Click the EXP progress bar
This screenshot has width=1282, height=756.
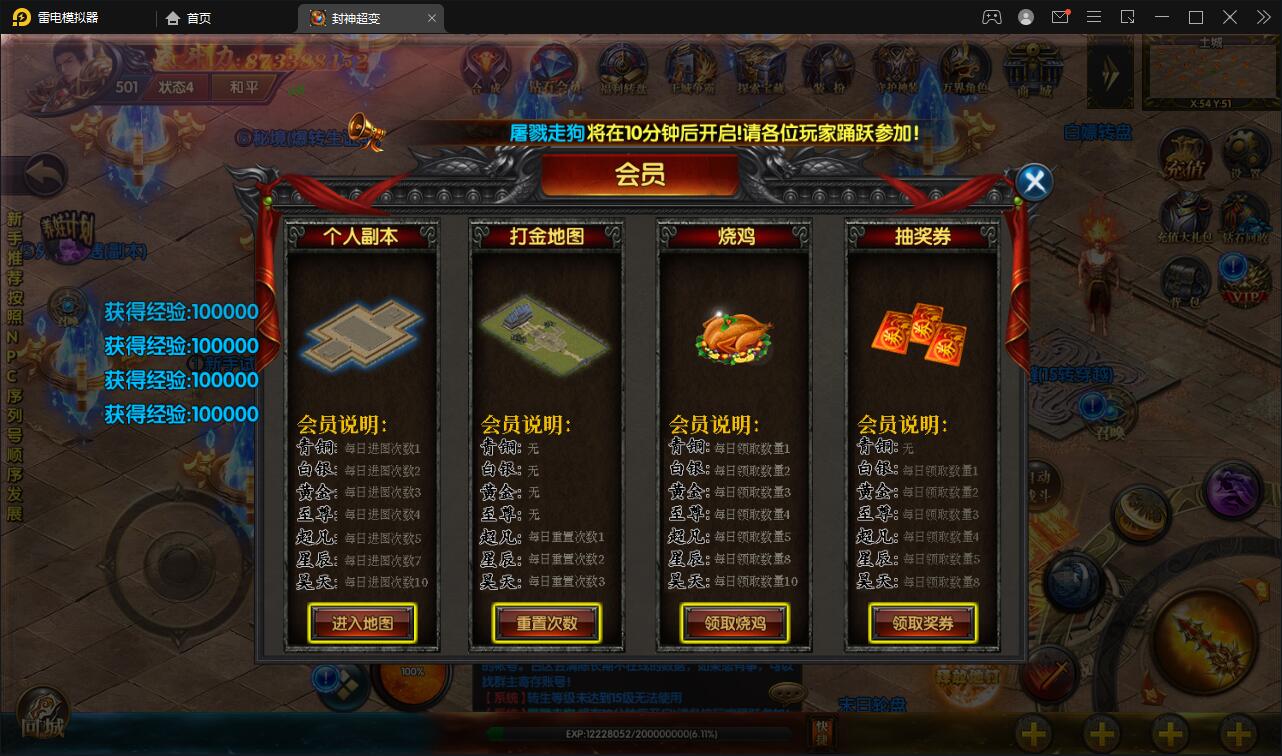pos(640,734)
